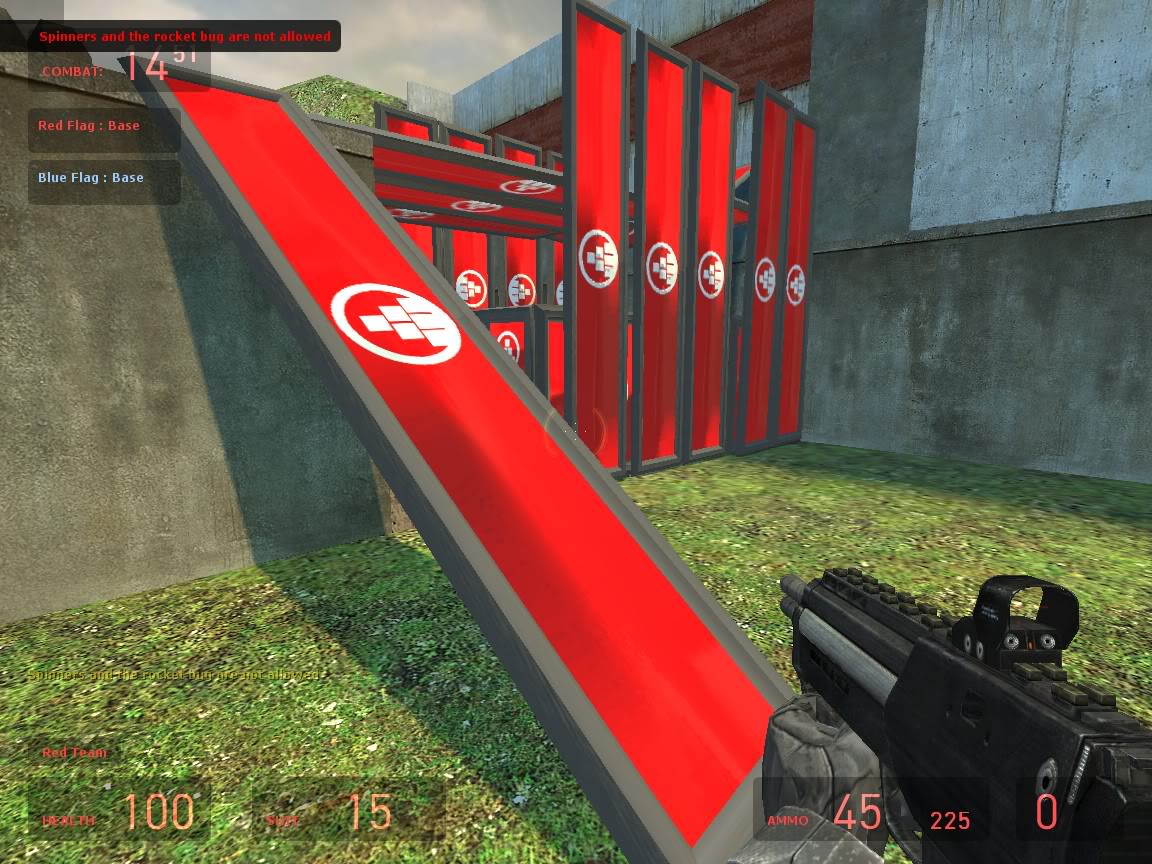Select the Red Flag status panel
Image resolution: width=1152 pixels, height=864 pixels.
coord(102,128)
